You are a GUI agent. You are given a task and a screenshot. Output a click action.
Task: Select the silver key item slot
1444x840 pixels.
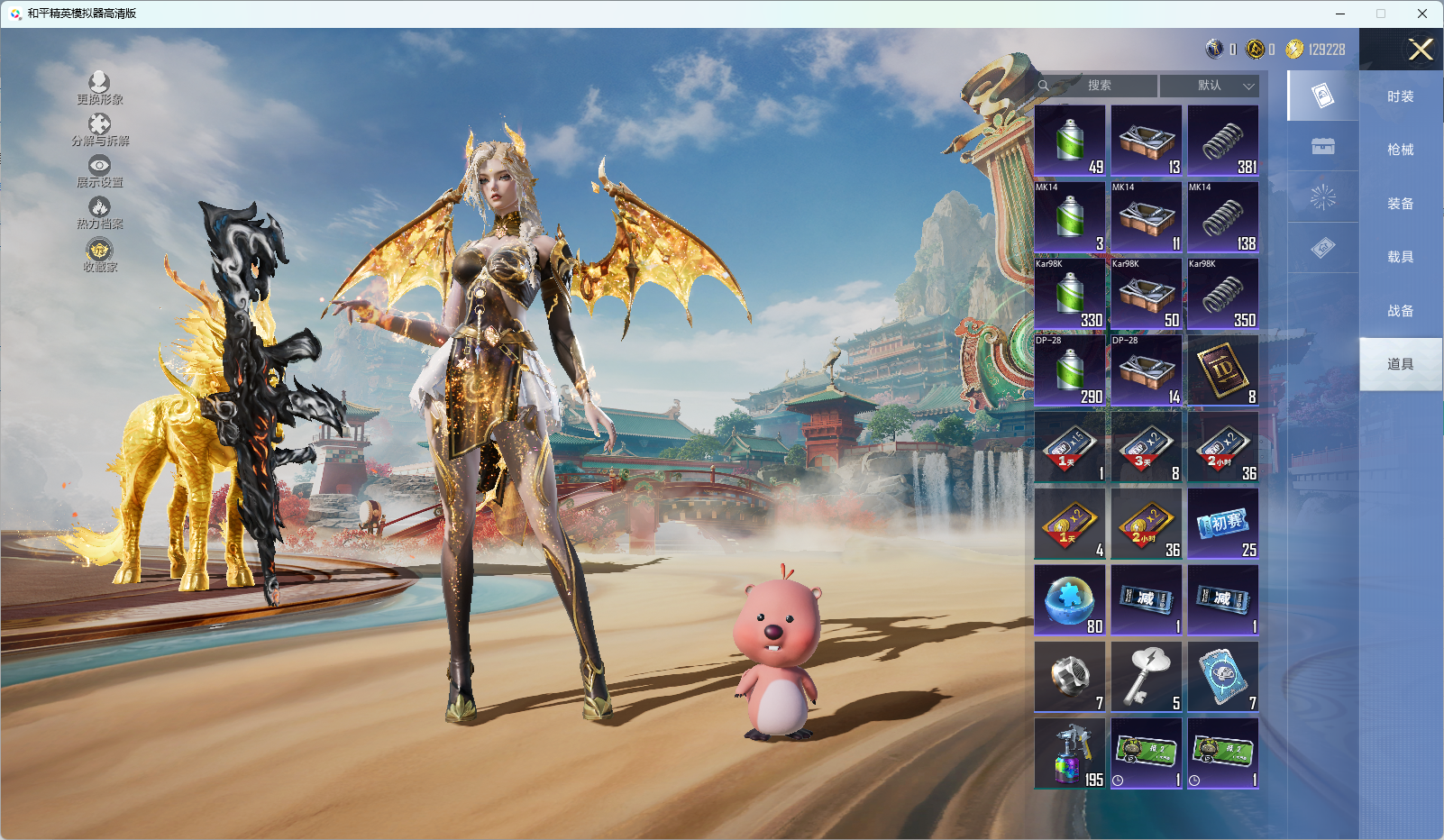(1147, 677)
